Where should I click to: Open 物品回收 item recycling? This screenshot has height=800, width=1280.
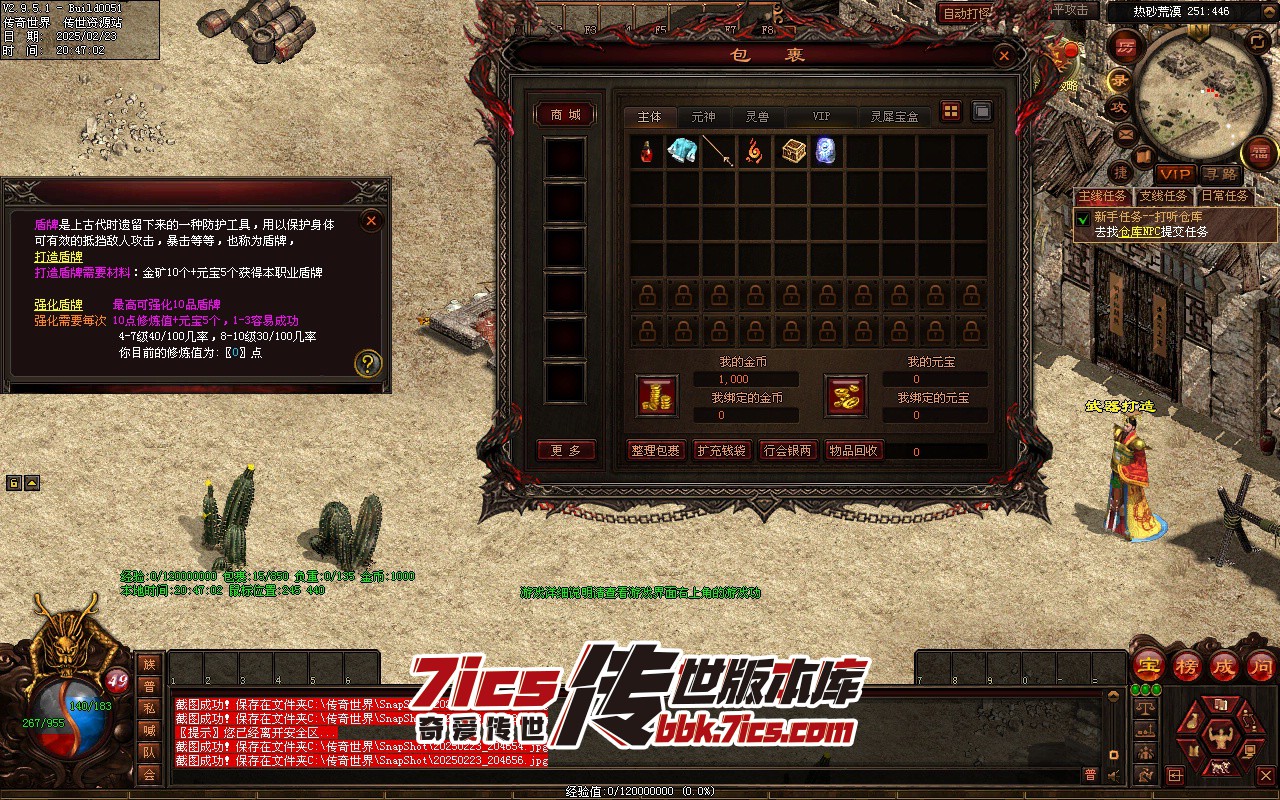pyautogui.click(x=853, y=451)
